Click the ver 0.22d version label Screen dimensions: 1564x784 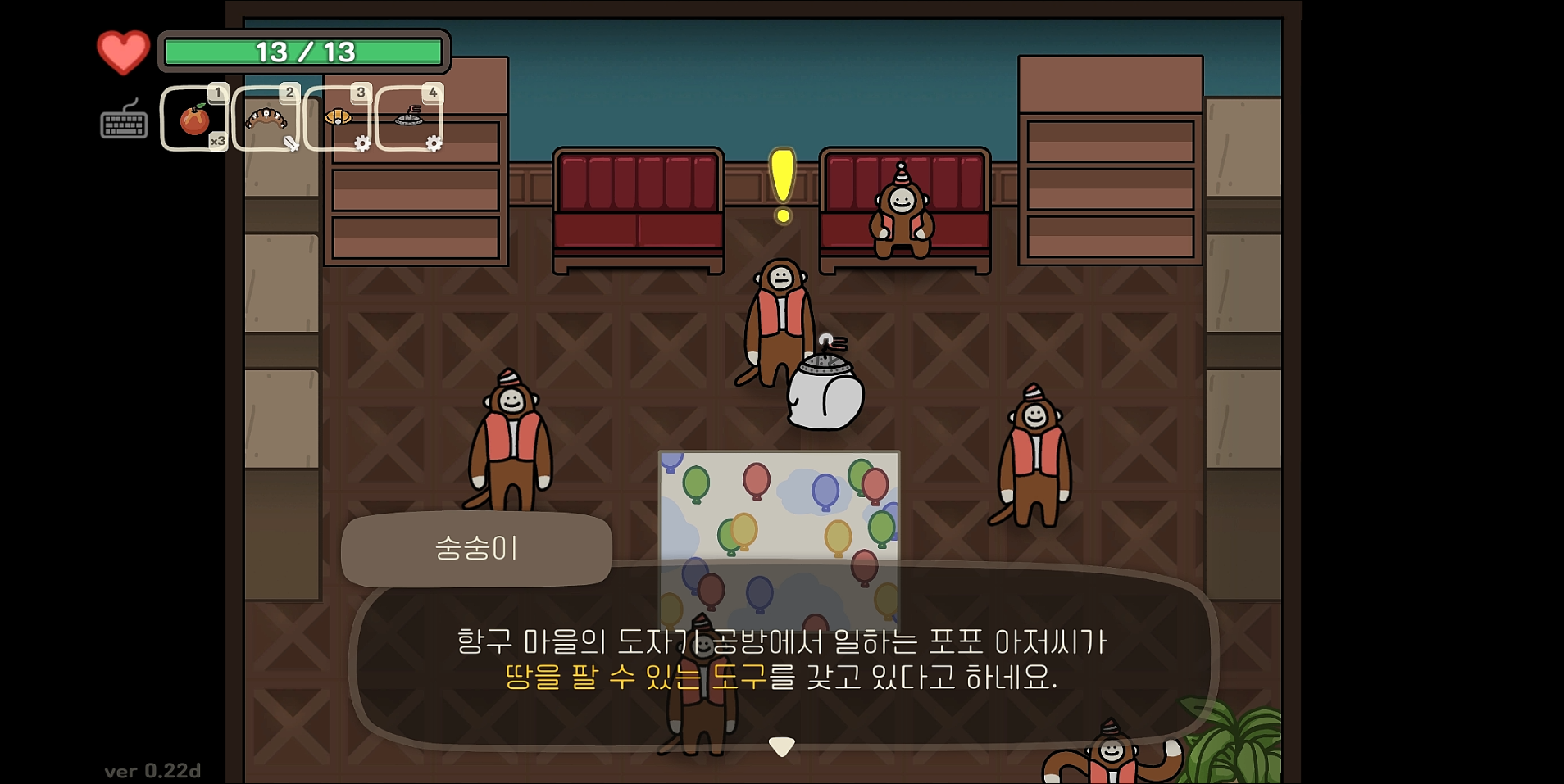click(152, 770)
